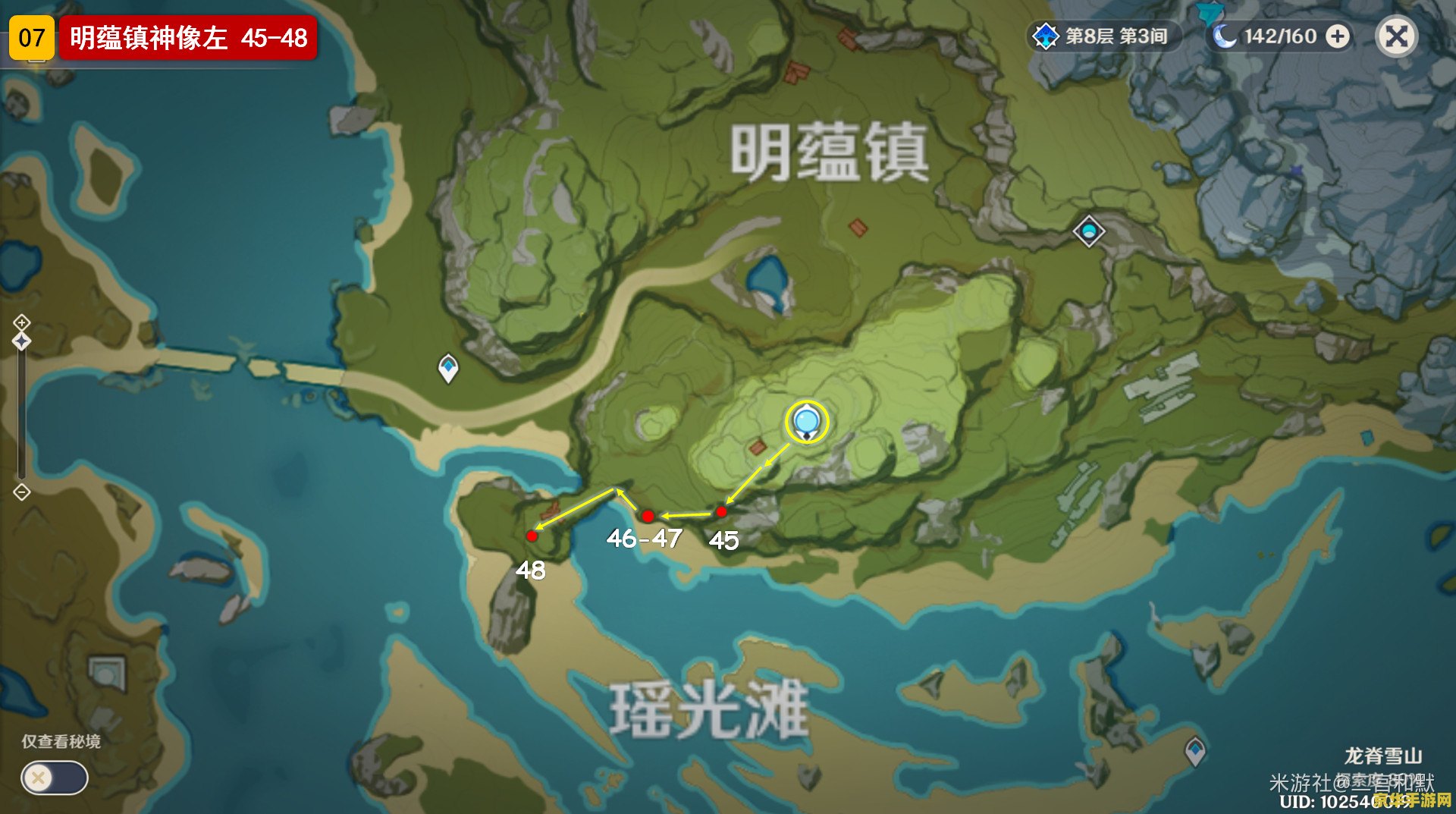Click the plus button to replenish resin
The height and width of the screenshot is (814, 1456).
click(1338, 35)
